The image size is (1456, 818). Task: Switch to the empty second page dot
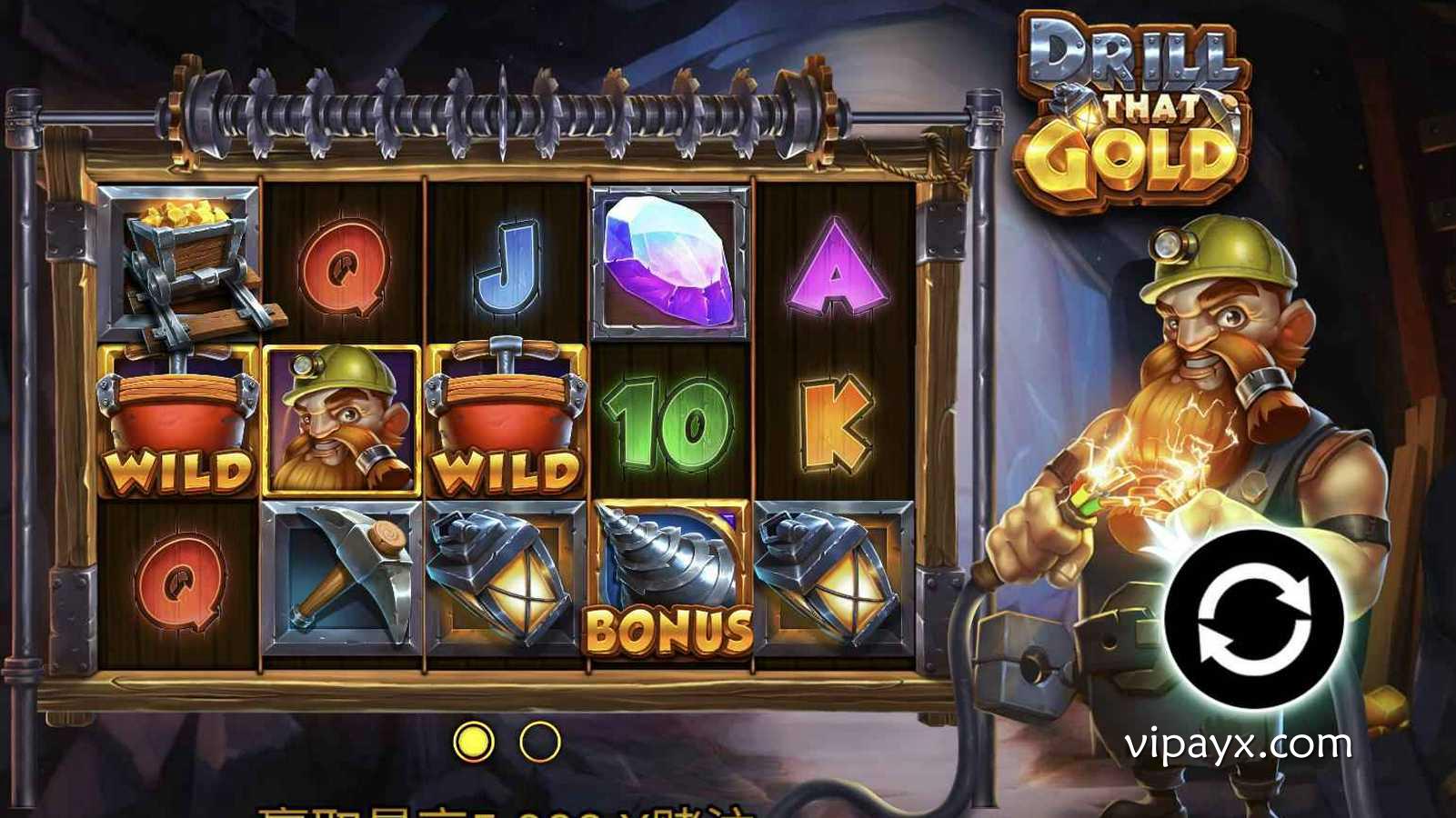pyautogui.click(x=539, y=742)
